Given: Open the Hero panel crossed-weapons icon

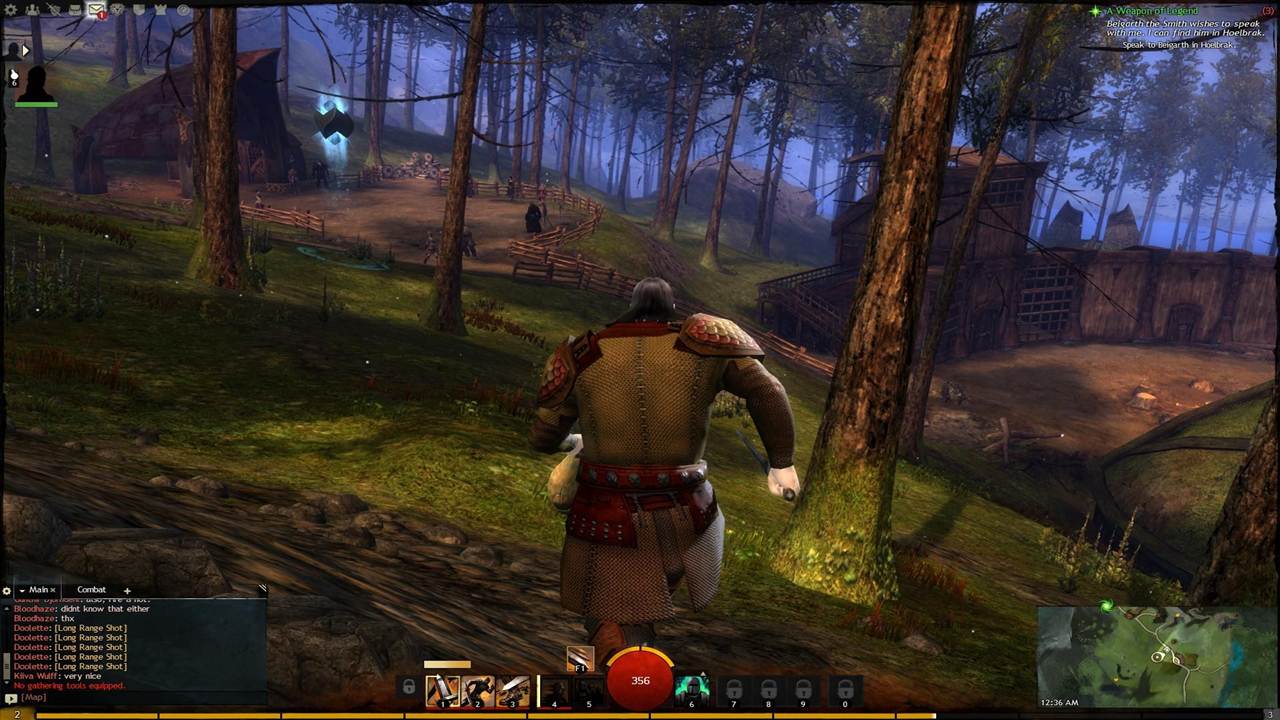Looking at the screenshot, I should [x=53, y=10].
